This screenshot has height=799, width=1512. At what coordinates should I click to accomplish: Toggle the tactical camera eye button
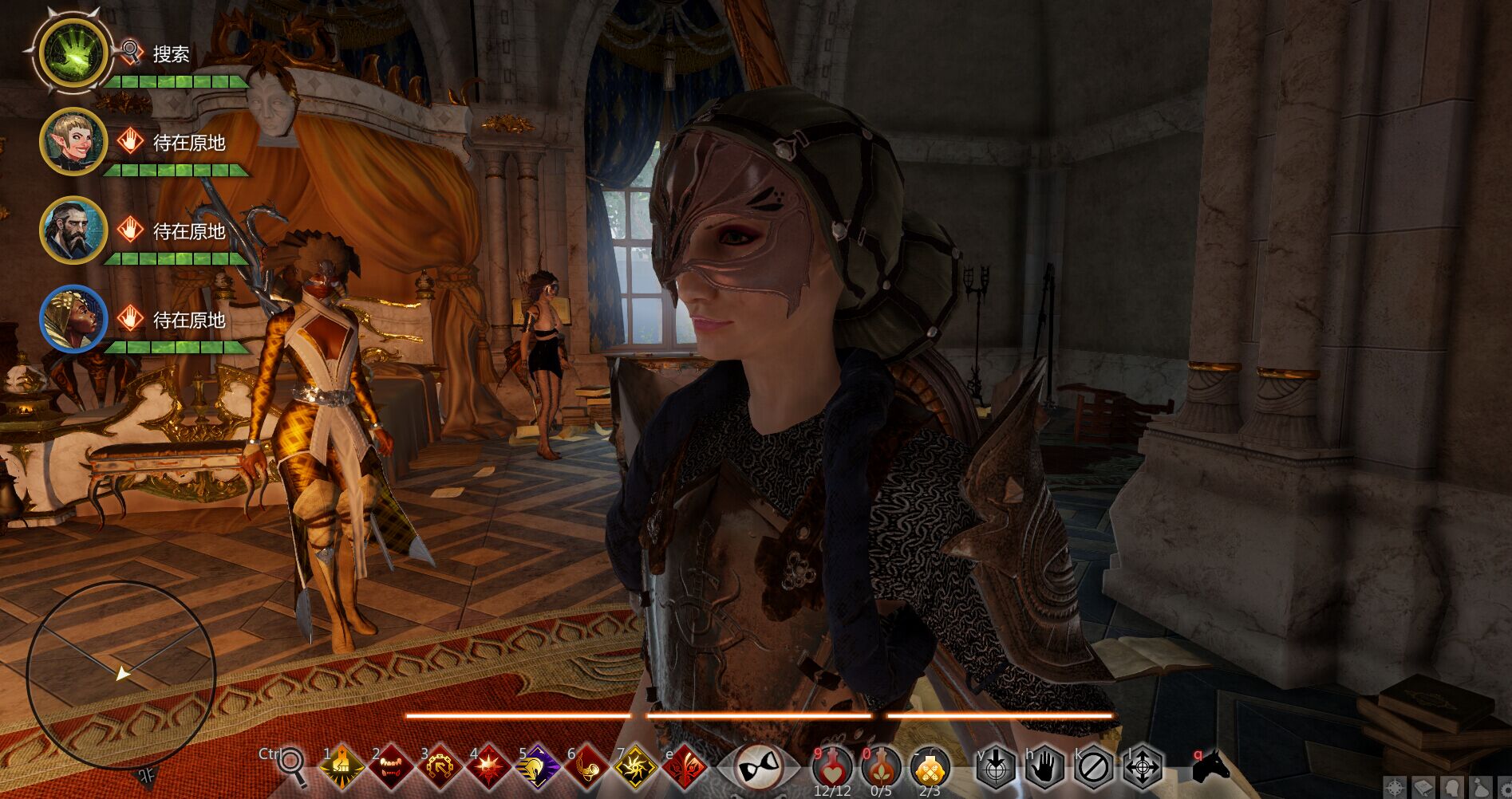(x=757, y=768)
